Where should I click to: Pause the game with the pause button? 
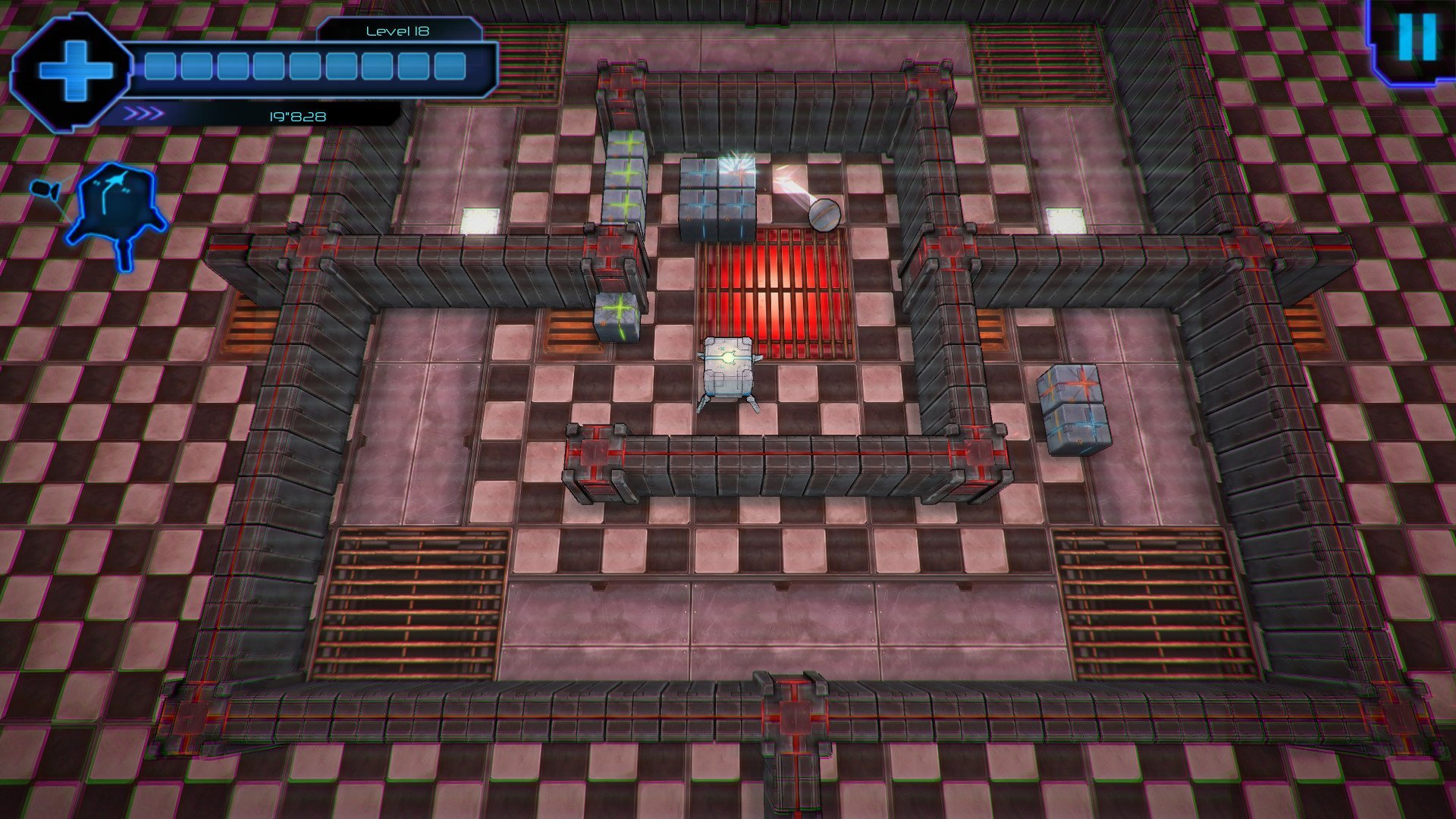point(1417,38)
